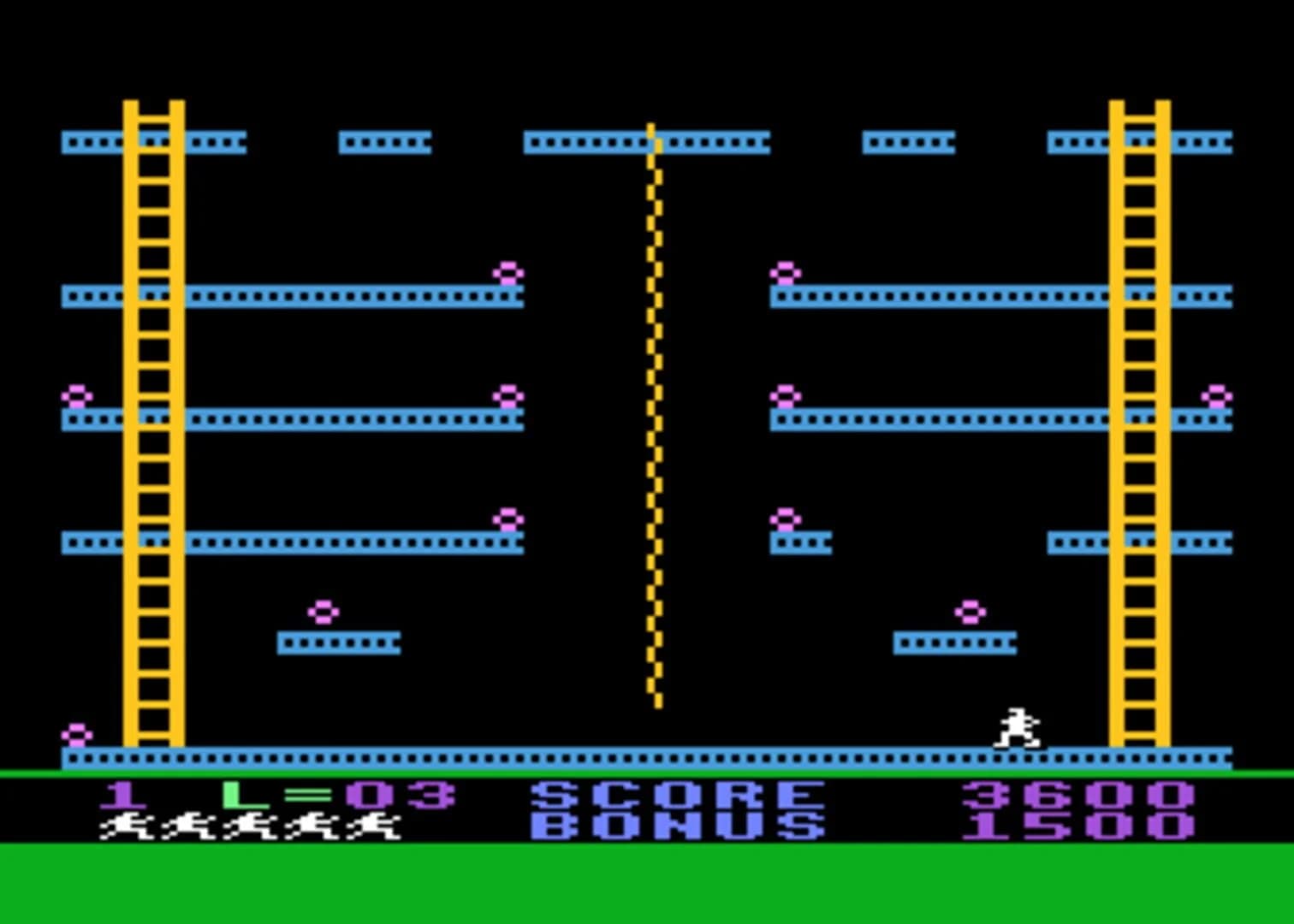Toggle the bomb on the upper-right long girder
Viewport: 1294px width, 924px height.
click(x=784, y=272)
